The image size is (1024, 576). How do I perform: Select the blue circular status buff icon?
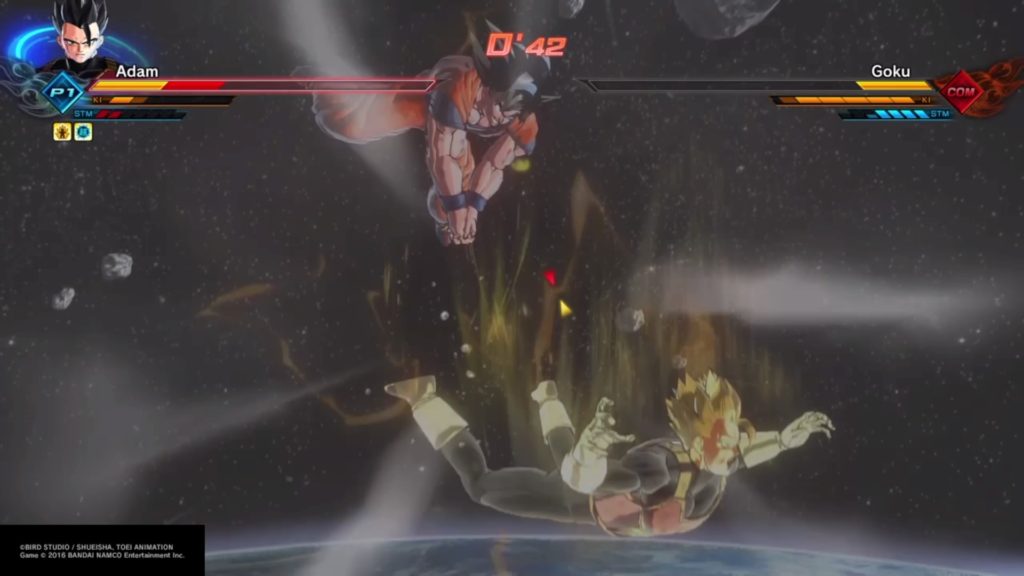(83, 131)
